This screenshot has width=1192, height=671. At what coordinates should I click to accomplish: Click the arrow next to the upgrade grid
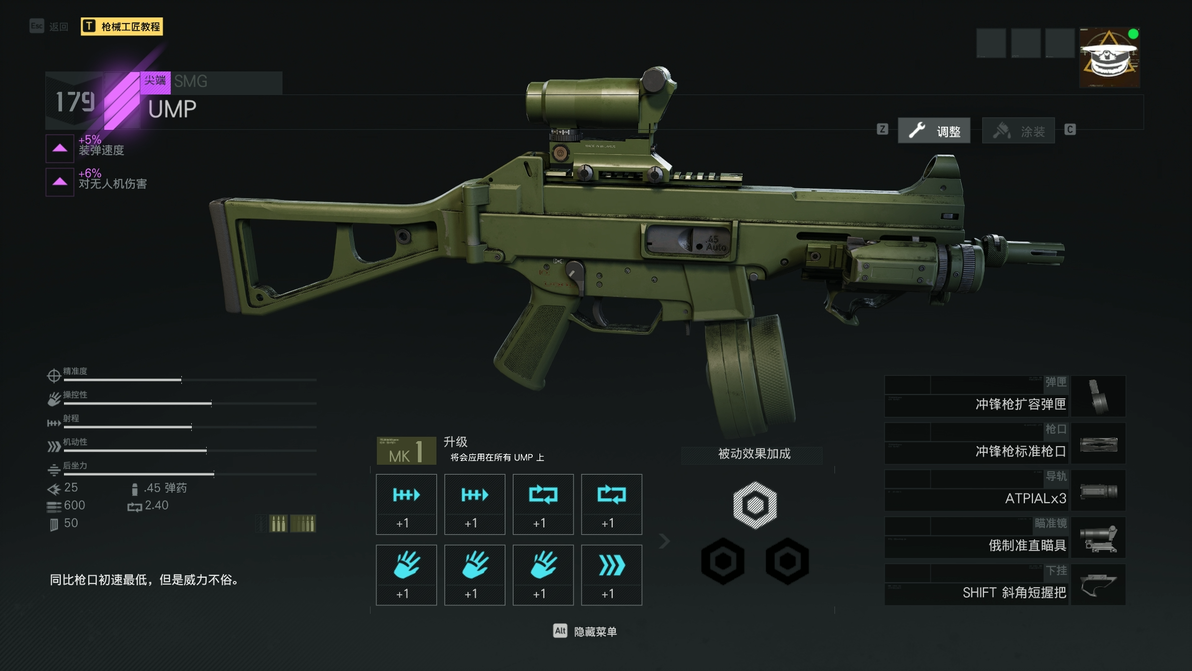pyautogui.click(x=664, y=541)
